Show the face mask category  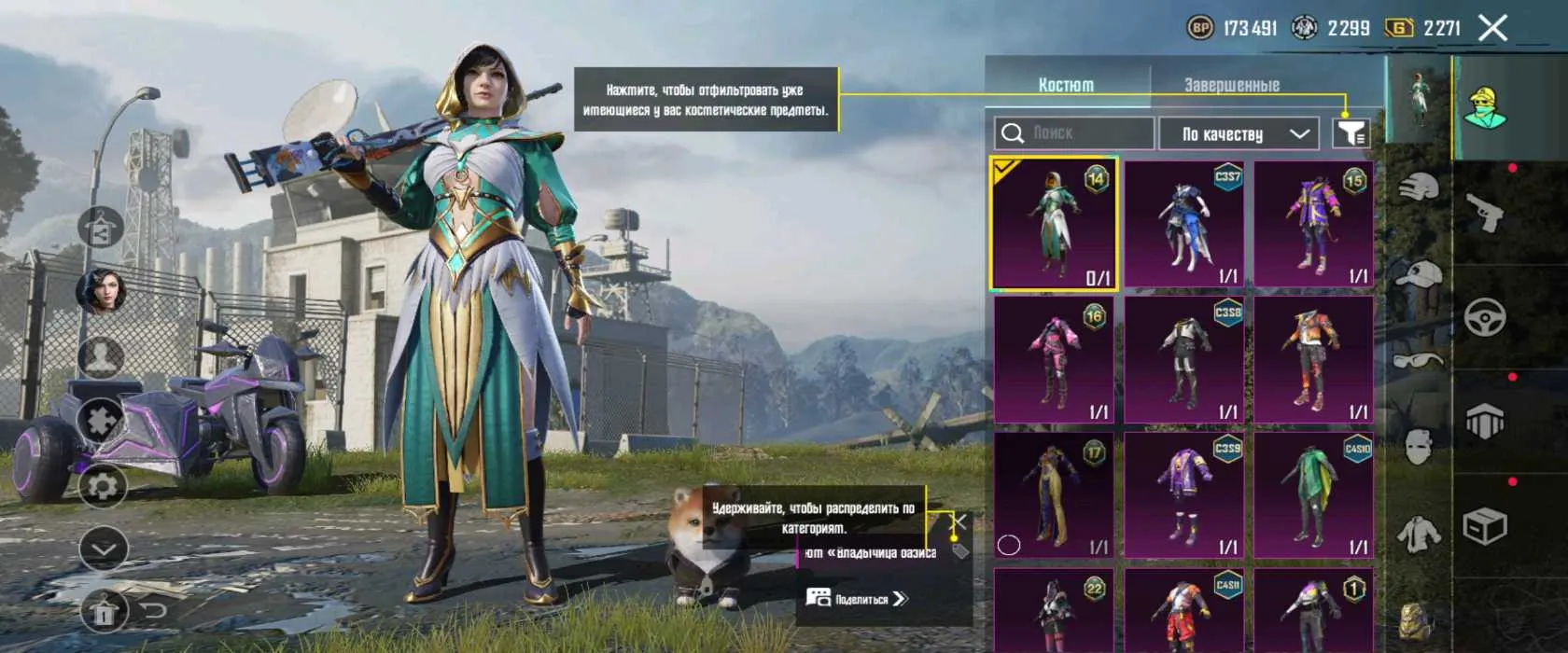(1418, 448)
